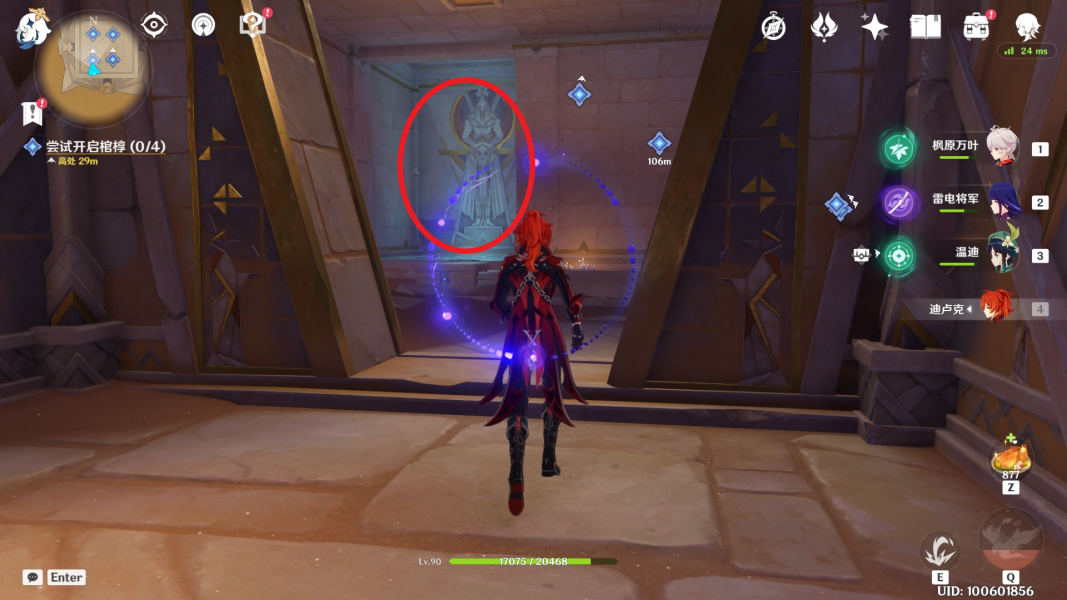The image size is (1067, 600).
Task: Switch to party member 枫原万叶
Action: click(x=1001, y=148)
